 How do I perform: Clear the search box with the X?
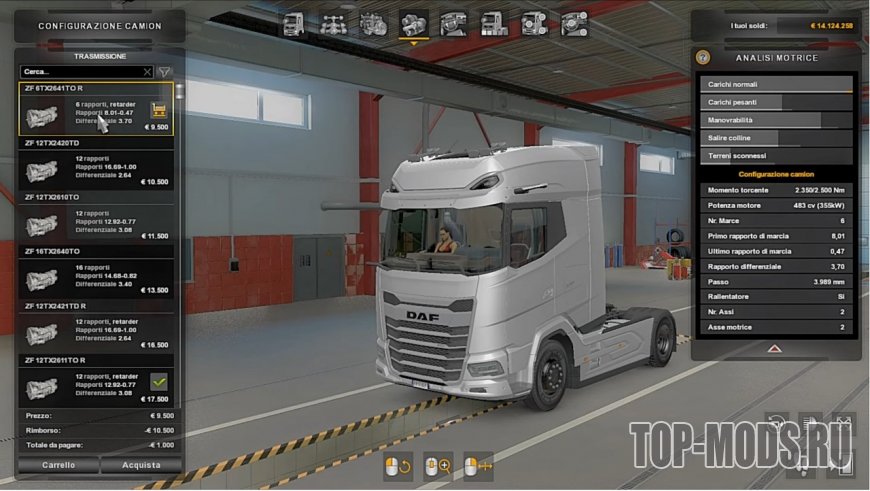point(147,72)
